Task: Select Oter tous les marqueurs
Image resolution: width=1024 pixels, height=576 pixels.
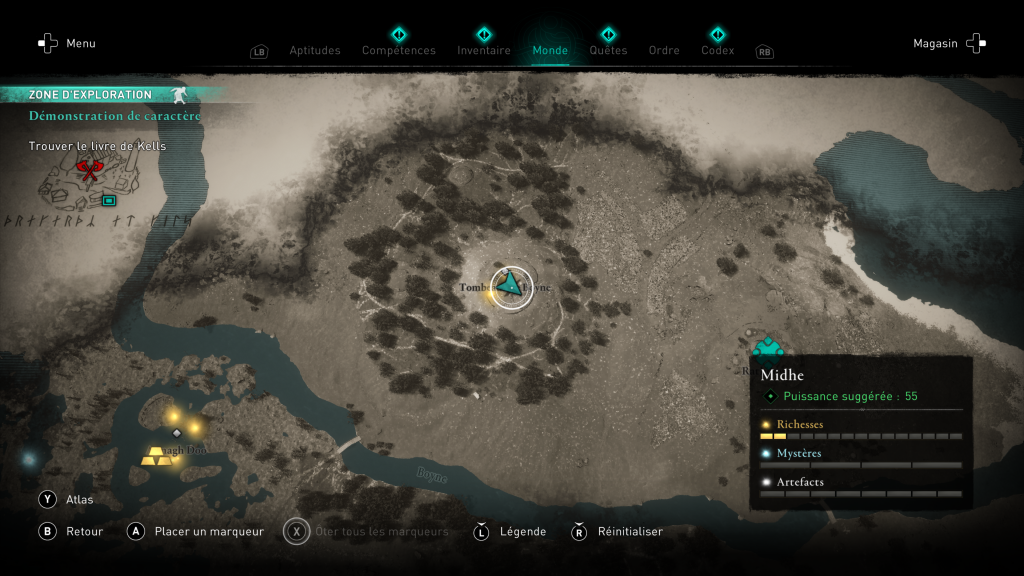Action: (368, 531)
